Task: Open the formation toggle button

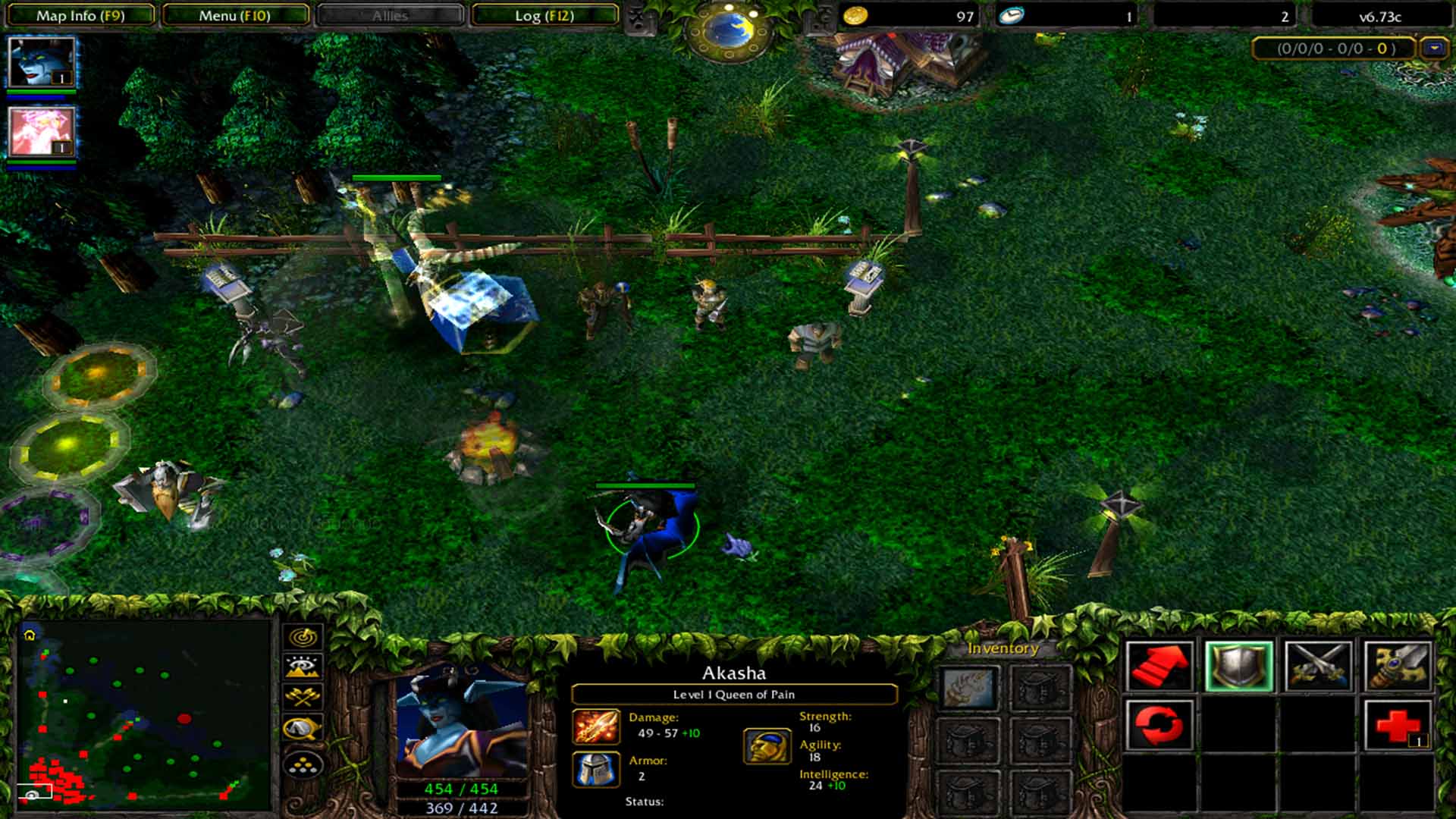Action: point(303,766)
